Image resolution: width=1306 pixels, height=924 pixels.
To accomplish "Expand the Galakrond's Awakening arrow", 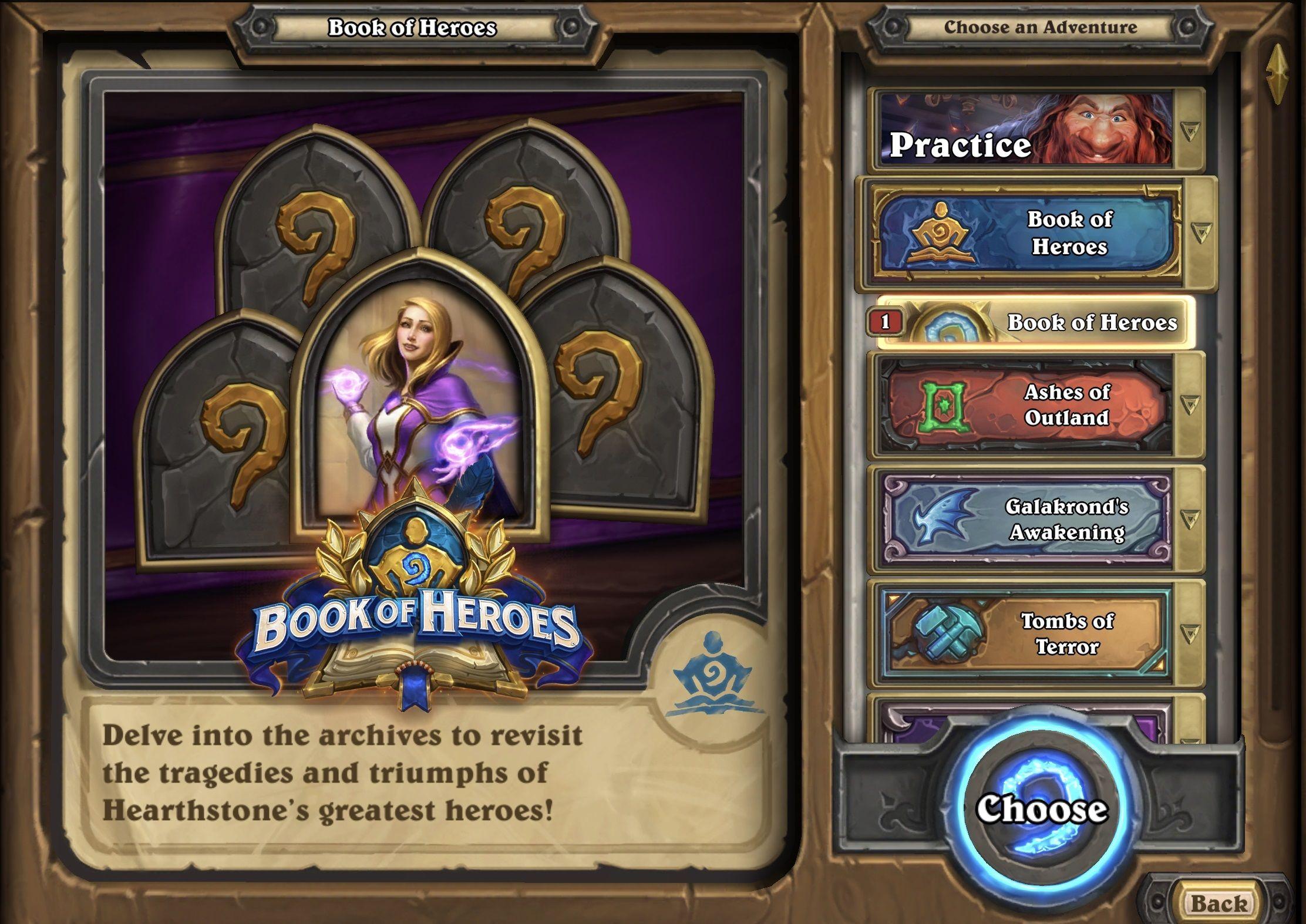I will (x=1190, y=519).
